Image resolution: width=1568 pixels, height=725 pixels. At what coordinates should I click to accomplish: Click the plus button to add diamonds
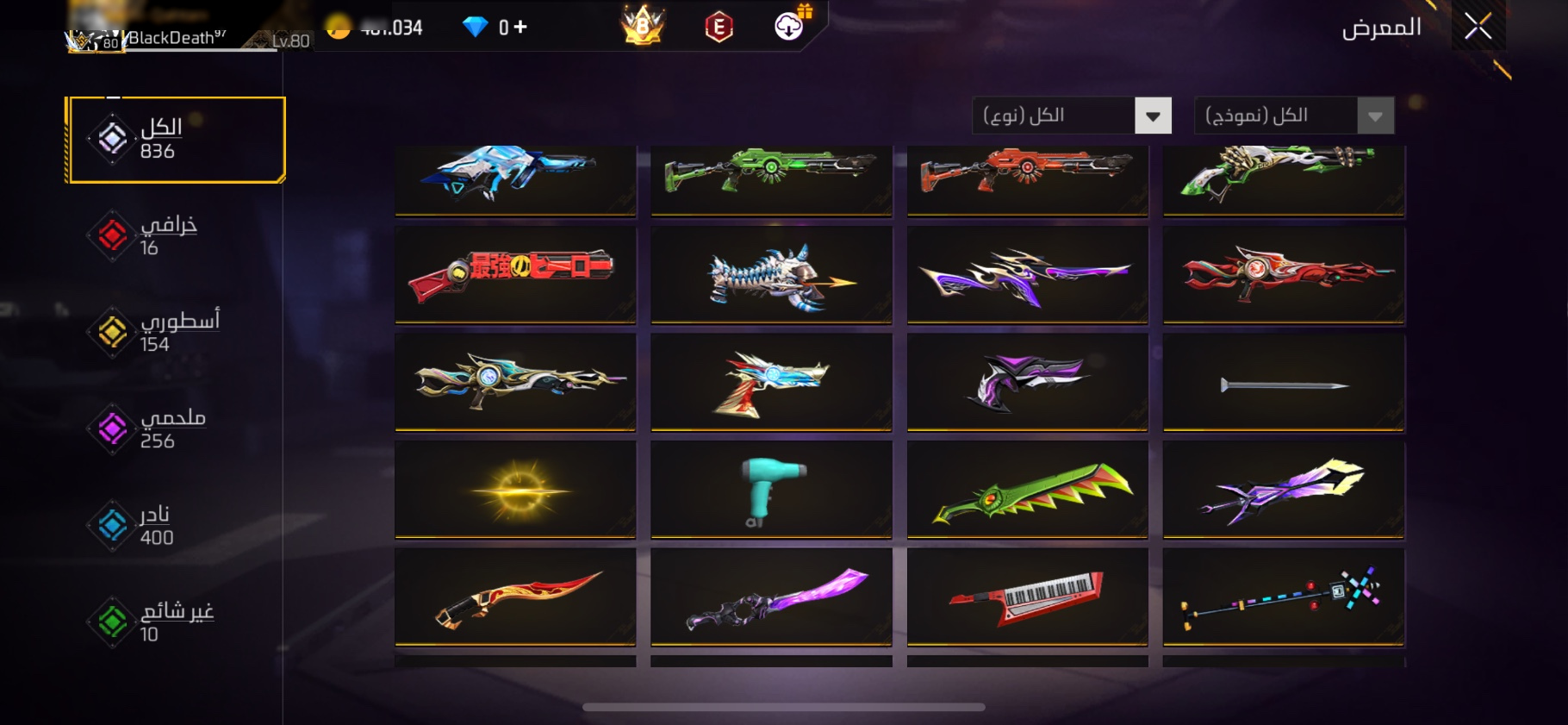520,28
